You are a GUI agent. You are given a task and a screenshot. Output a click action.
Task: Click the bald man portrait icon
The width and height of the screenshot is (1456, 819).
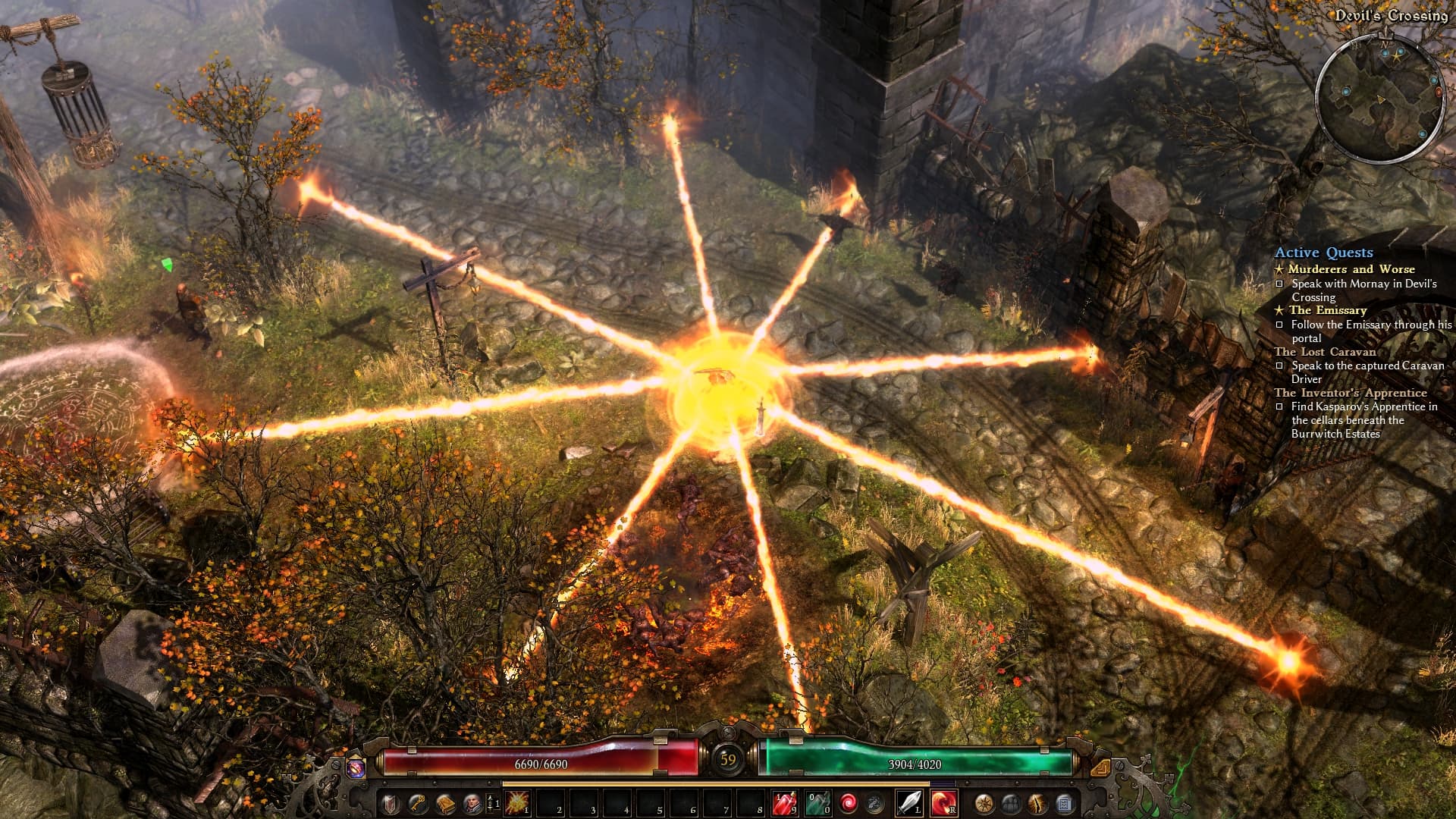(x=472, y=803)
